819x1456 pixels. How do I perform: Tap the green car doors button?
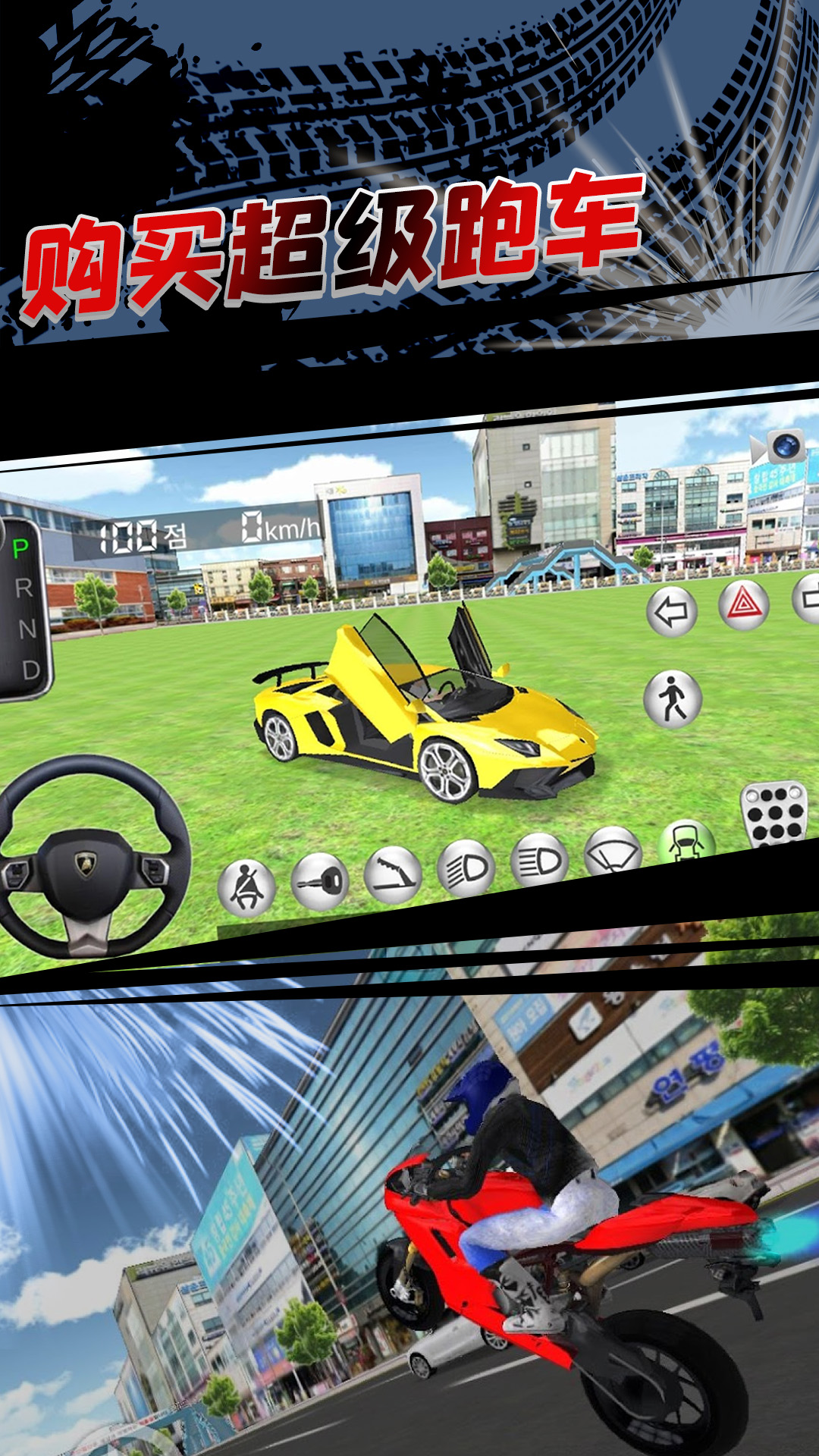click(x=686, y=843)
